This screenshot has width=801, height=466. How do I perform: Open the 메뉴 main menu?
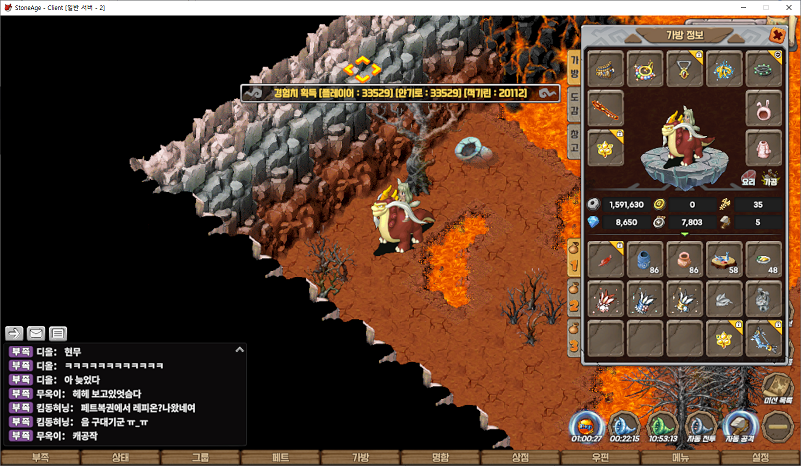point(680,457)
